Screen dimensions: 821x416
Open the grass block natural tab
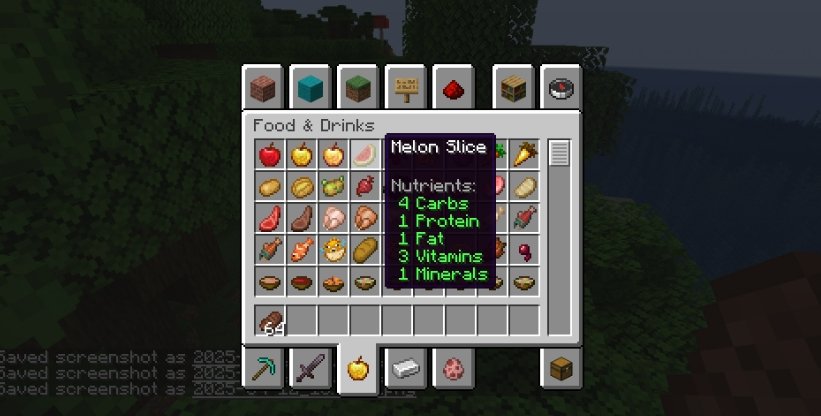tap(355, 88)
